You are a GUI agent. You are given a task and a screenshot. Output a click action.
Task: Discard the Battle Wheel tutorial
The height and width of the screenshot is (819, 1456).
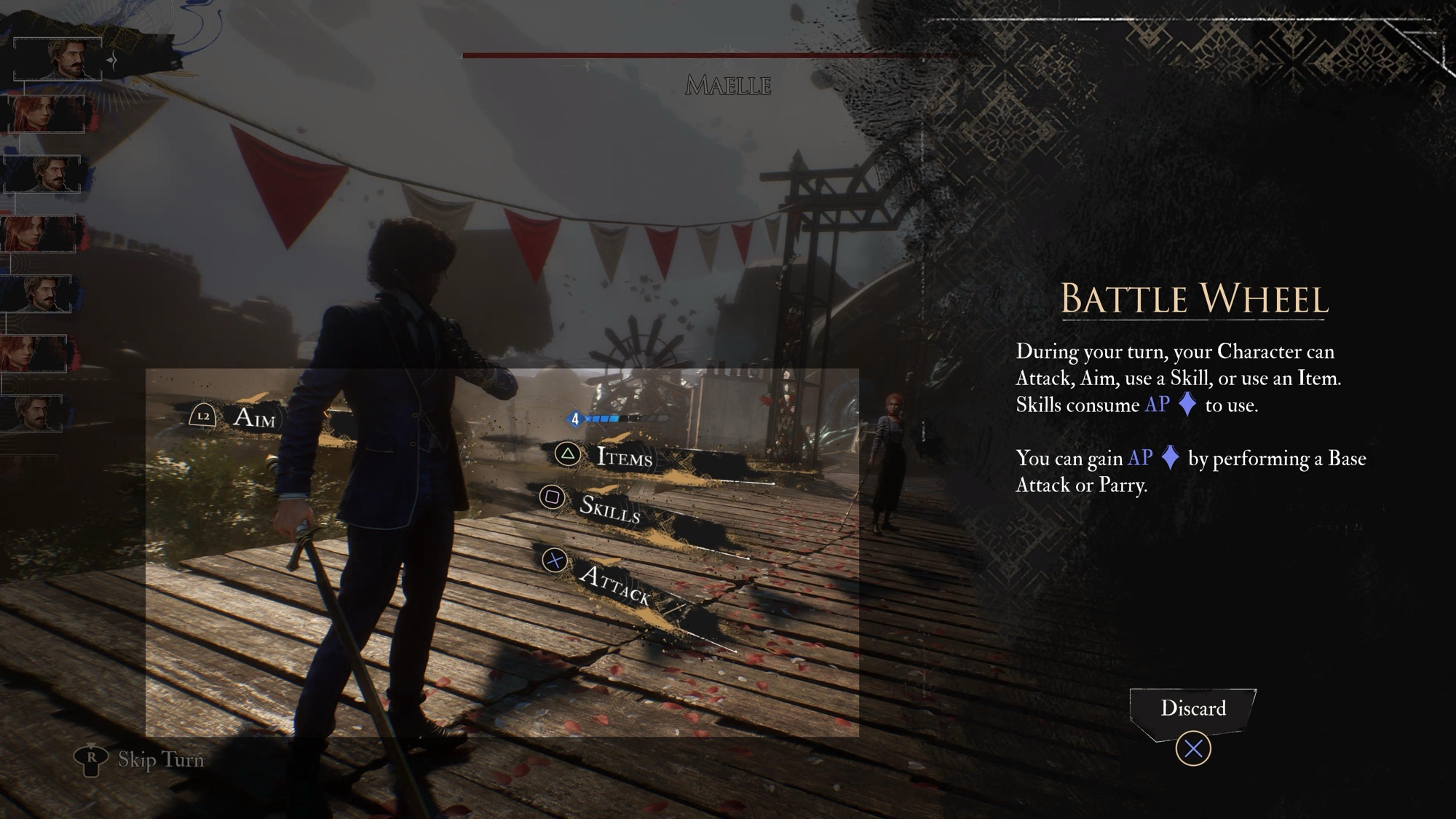point(1192,709)
